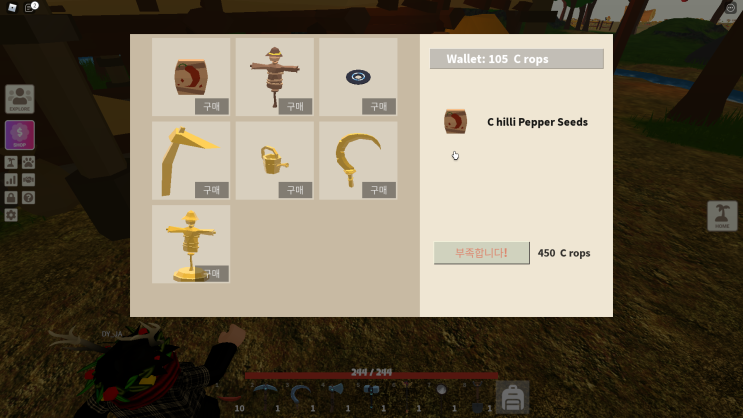Viewport: 743px width, 418px height.
Task: Purchase the golden sickle
Action: click(378, 189)
